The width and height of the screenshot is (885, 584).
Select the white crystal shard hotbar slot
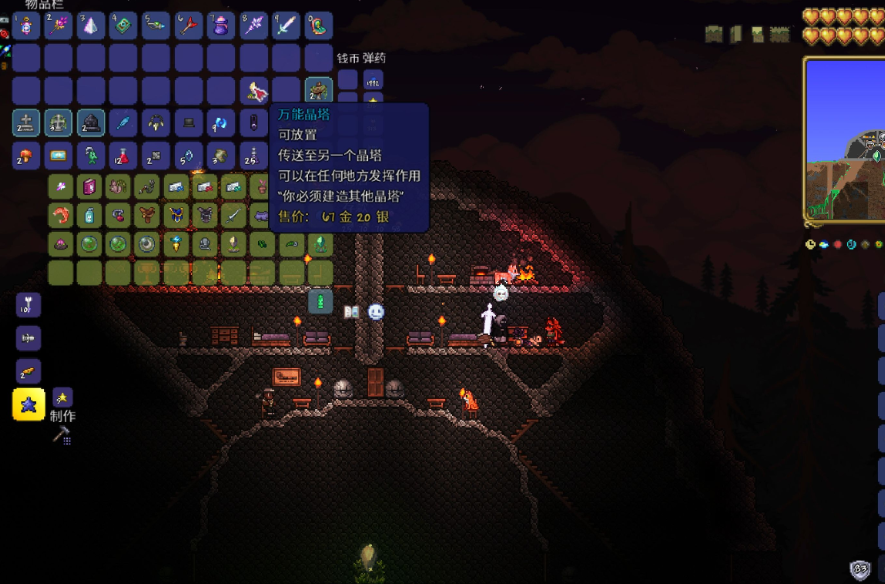coord(91,25)
